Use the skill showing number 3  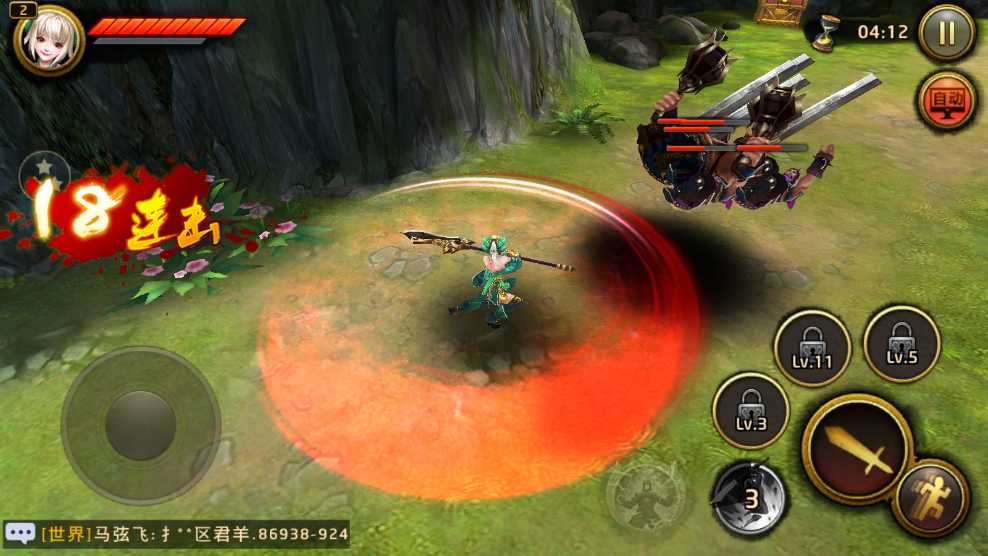(749, 495)
